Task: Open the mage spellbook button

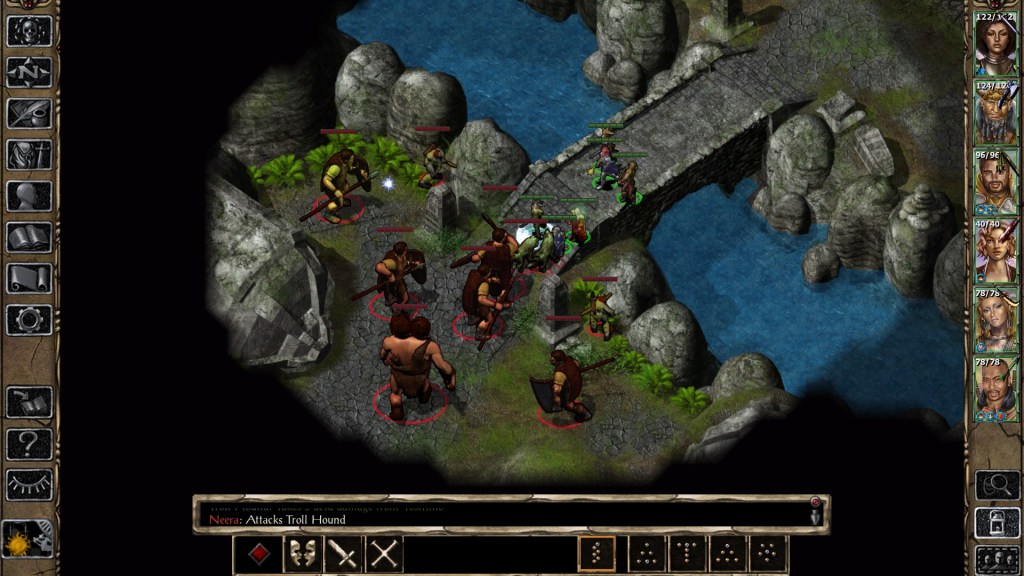Action: (x=29, y=237)
